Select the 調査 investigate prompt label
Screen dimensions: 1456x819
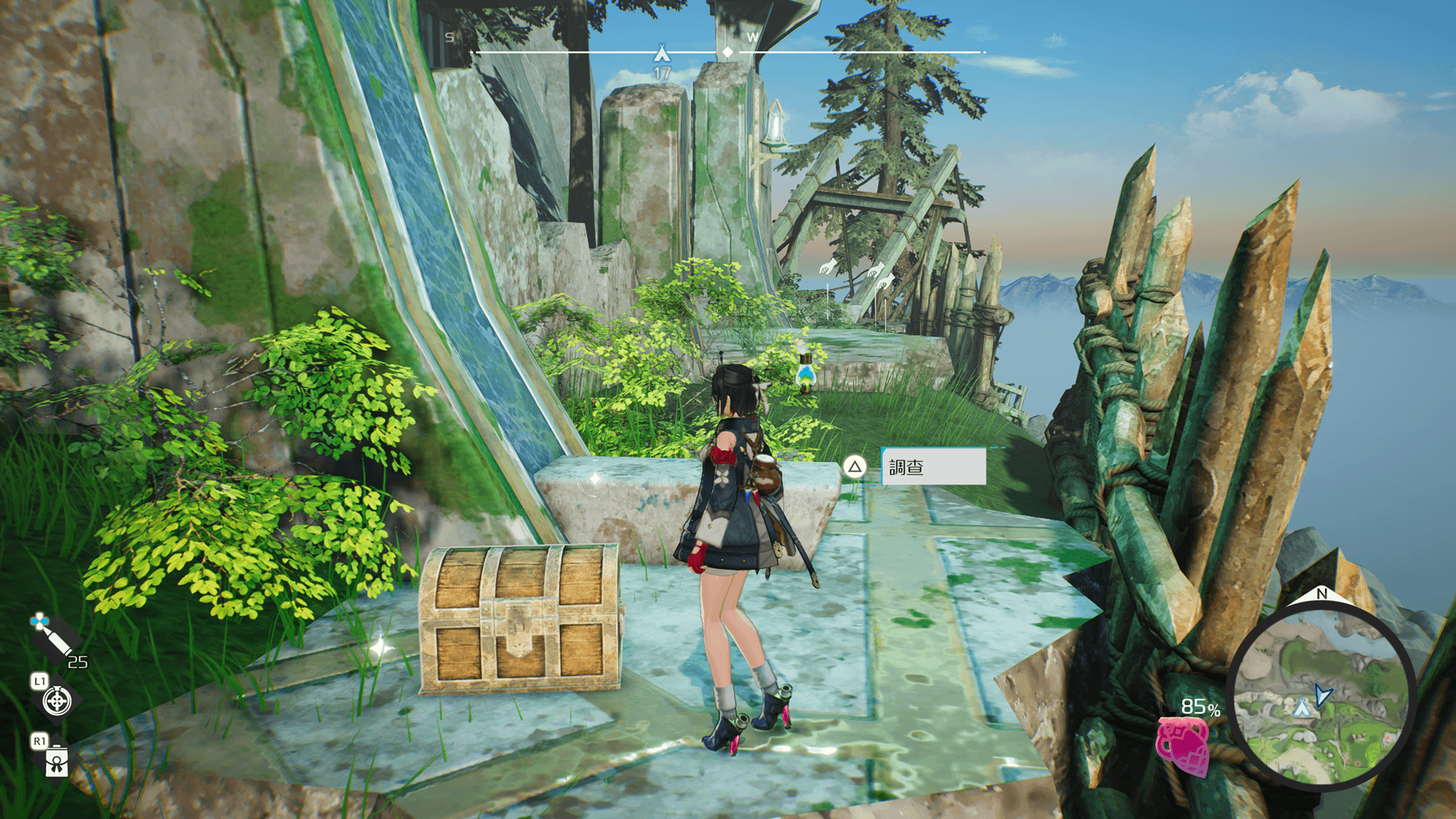(934, 466)
